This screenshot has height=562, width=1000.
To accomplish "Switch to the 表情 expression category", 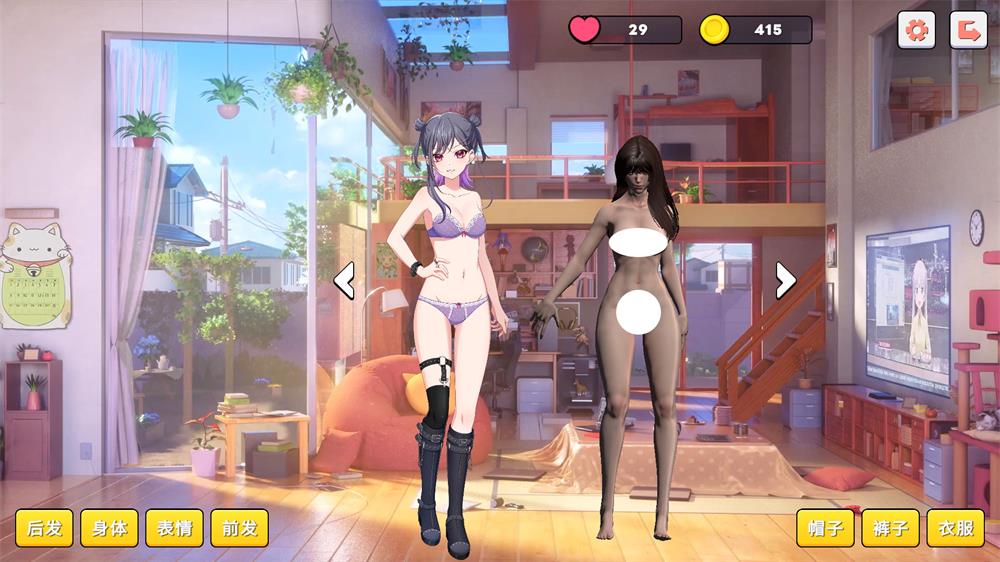I will coord(174,528).
